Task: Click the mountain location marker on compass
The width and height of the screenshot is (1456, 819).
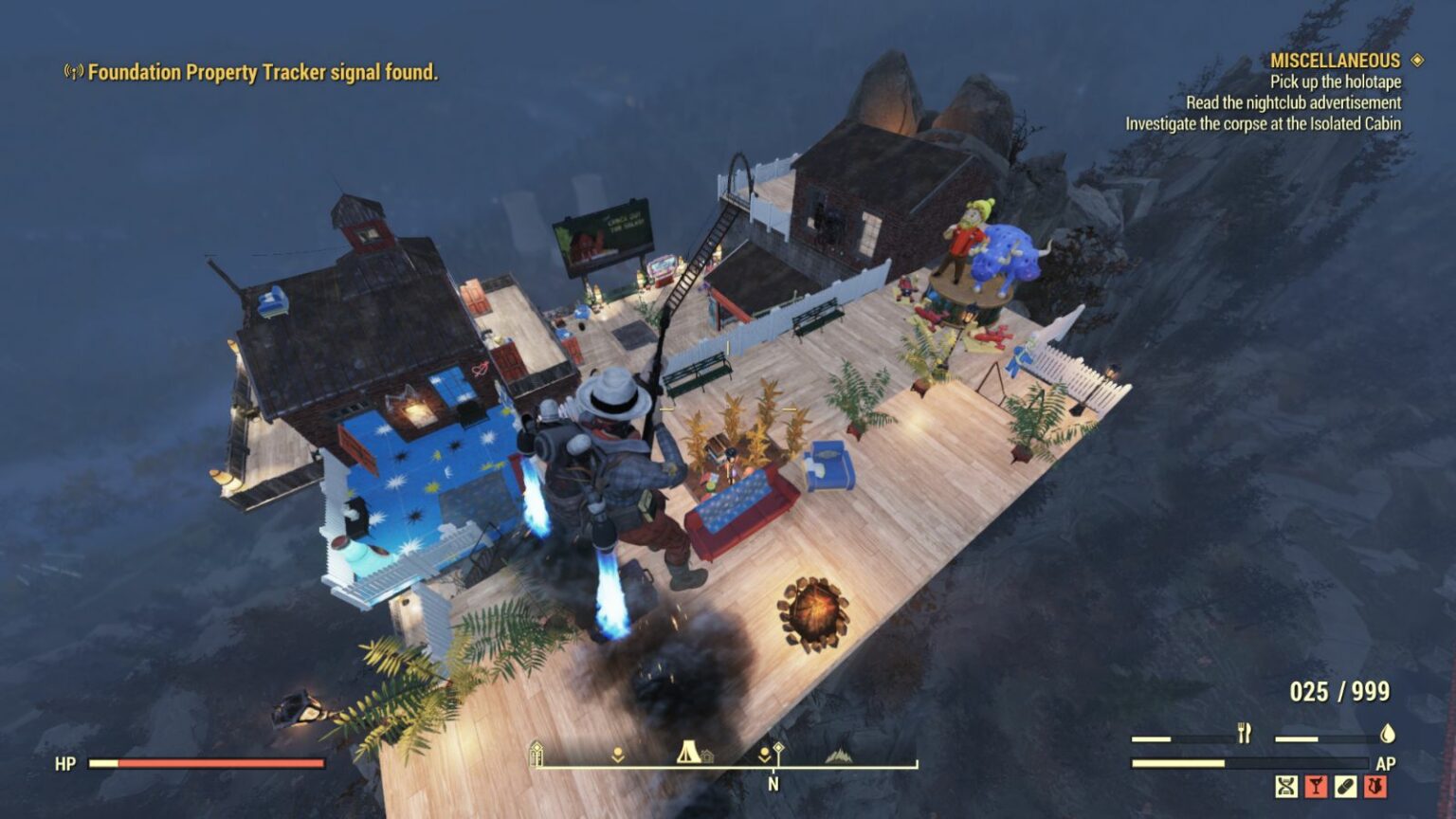Action: click(x=839, y=755)
